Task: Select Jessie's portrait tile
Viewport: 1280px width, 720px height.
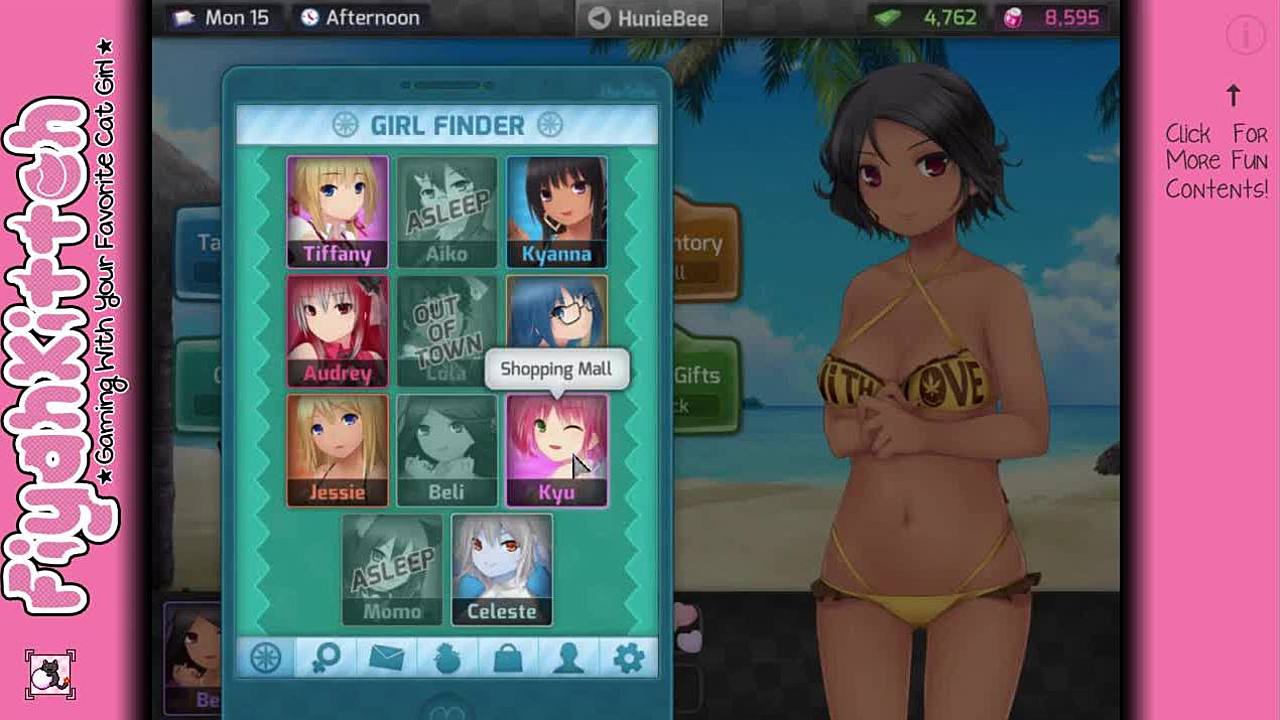Action: 337,450
